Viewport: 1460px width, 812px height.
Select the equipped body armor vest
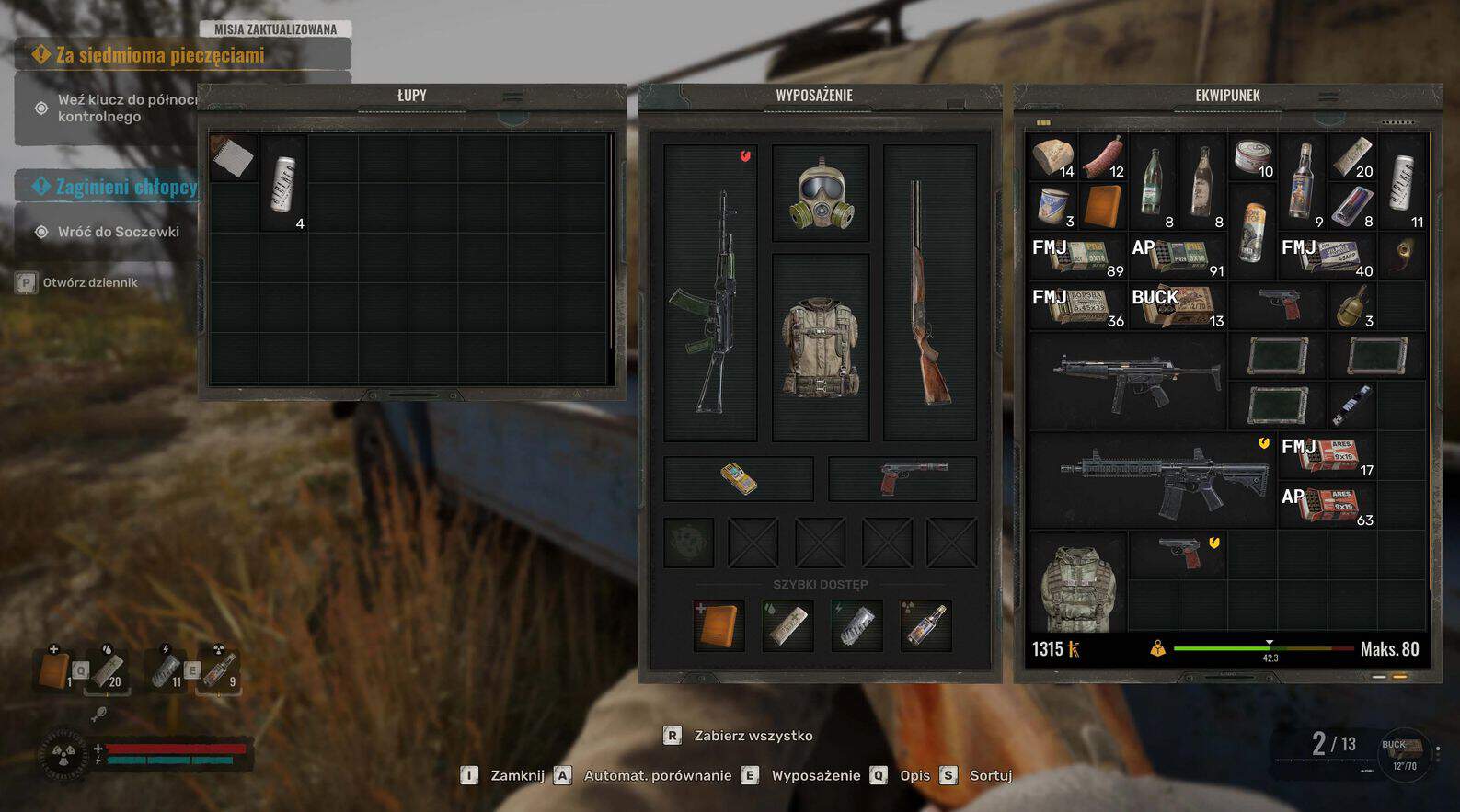[x=820, y=348]
